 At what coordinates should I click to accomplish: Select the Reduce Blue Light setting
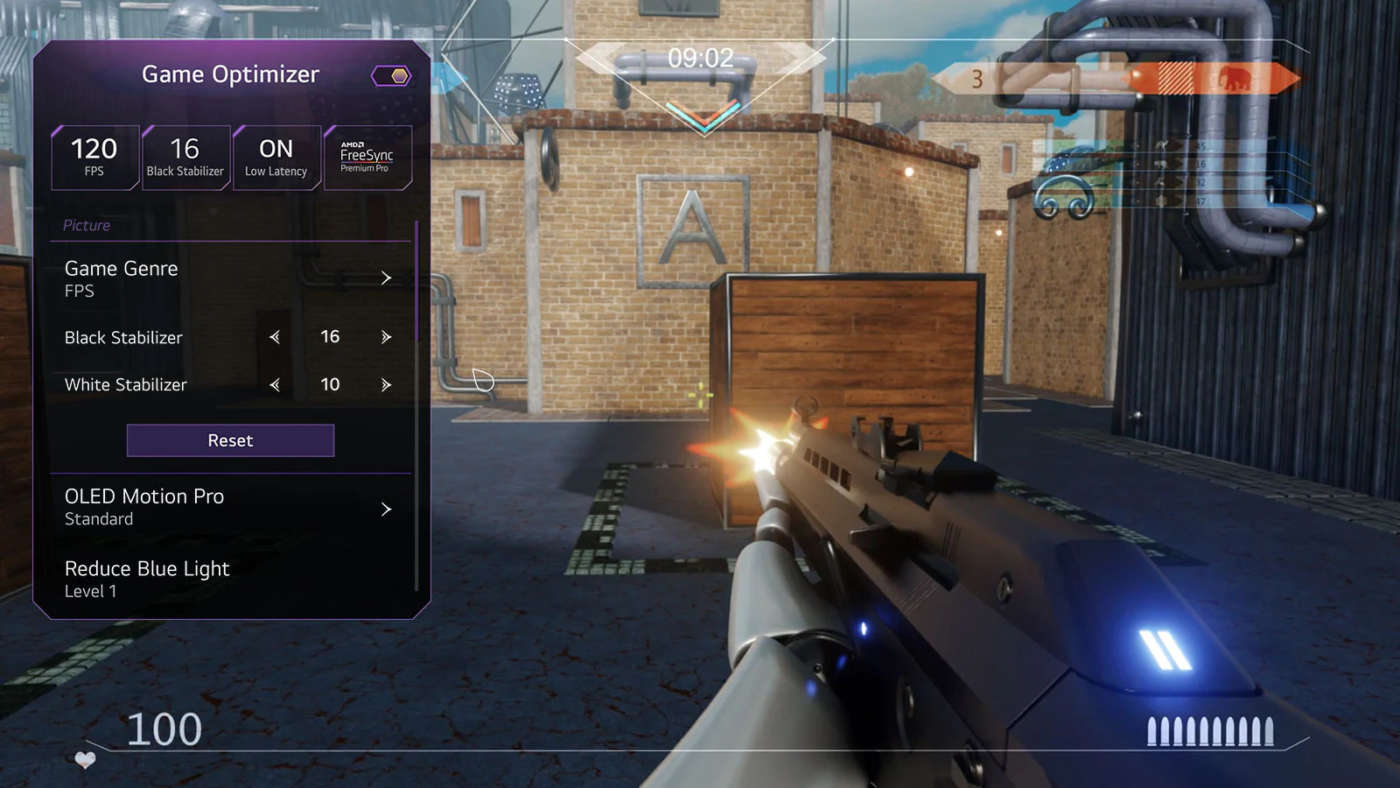[229, 579]
